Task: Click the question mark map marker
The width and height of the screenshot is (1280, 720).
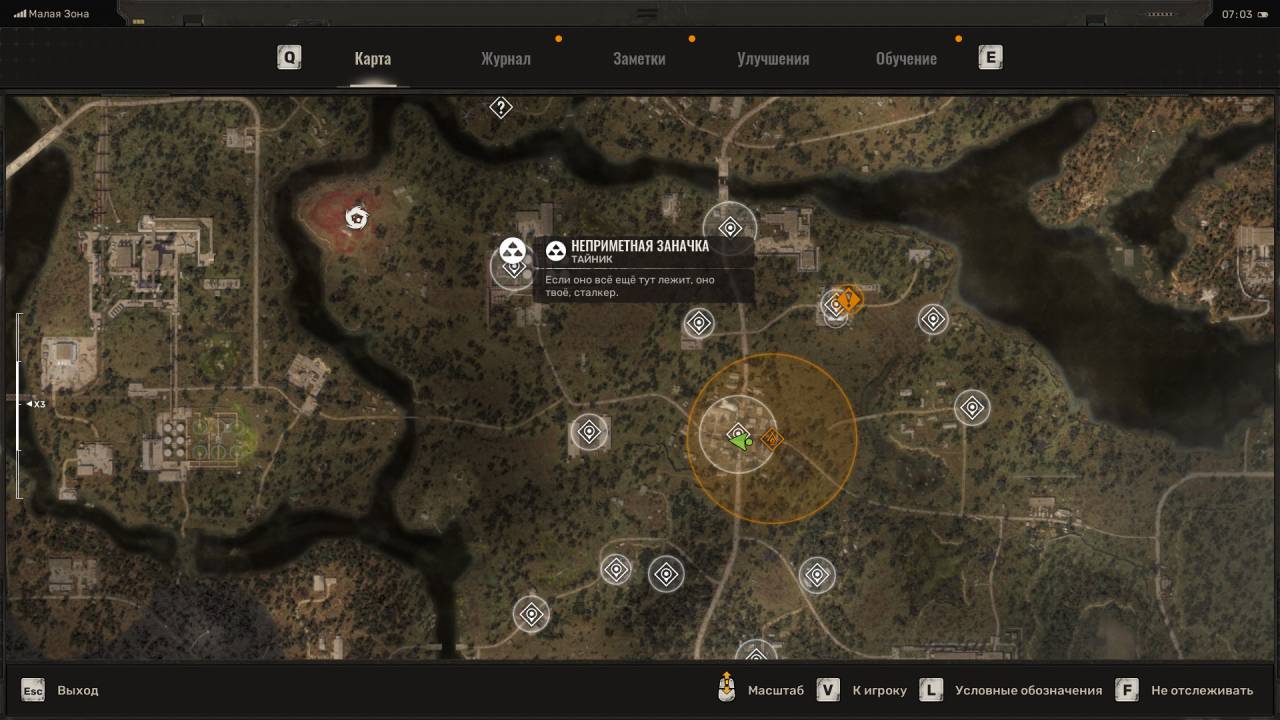Action: tap(500, 107)
